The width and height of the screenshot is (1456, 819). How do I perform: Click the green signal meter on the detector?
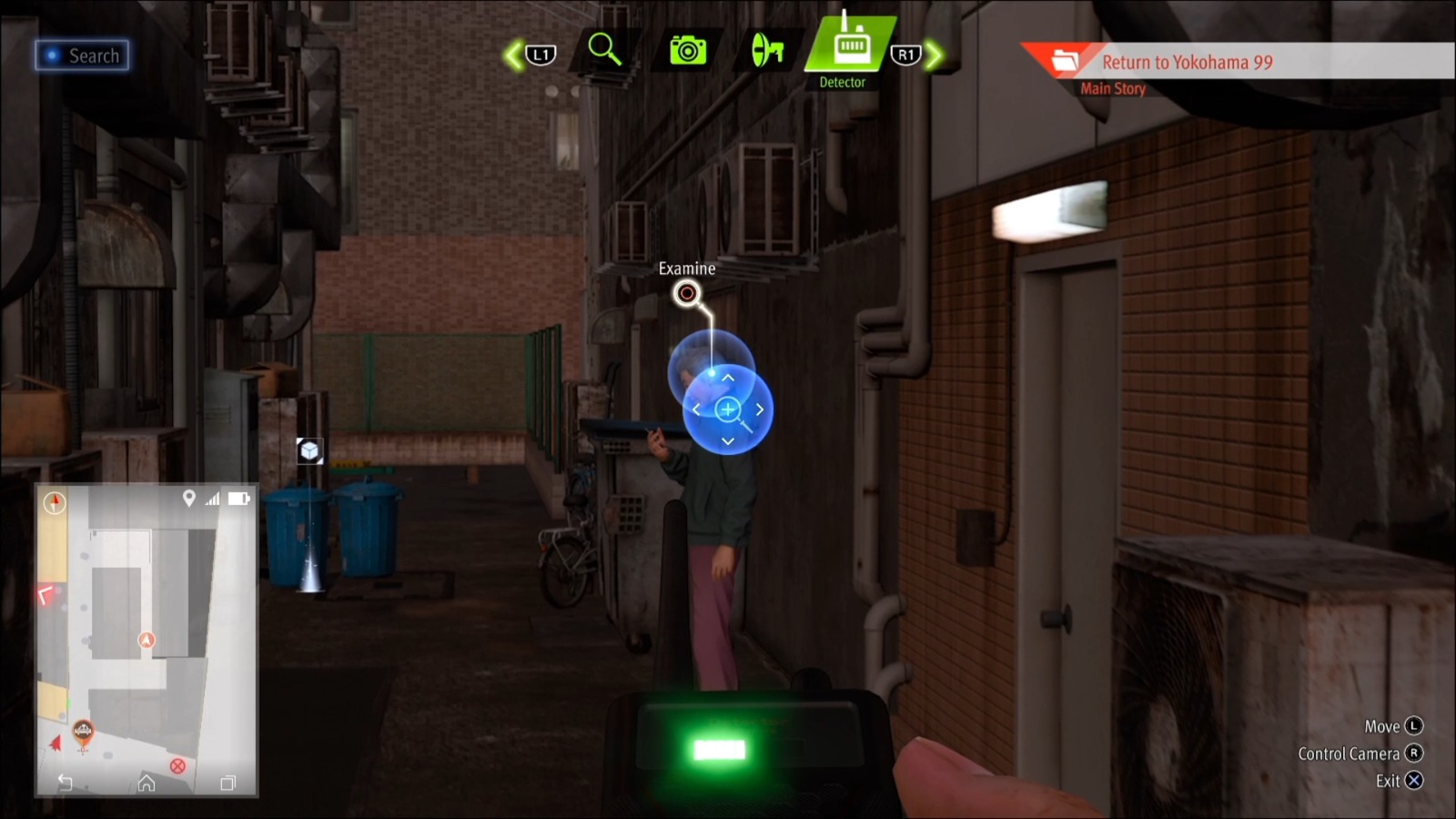pos(722,747)
